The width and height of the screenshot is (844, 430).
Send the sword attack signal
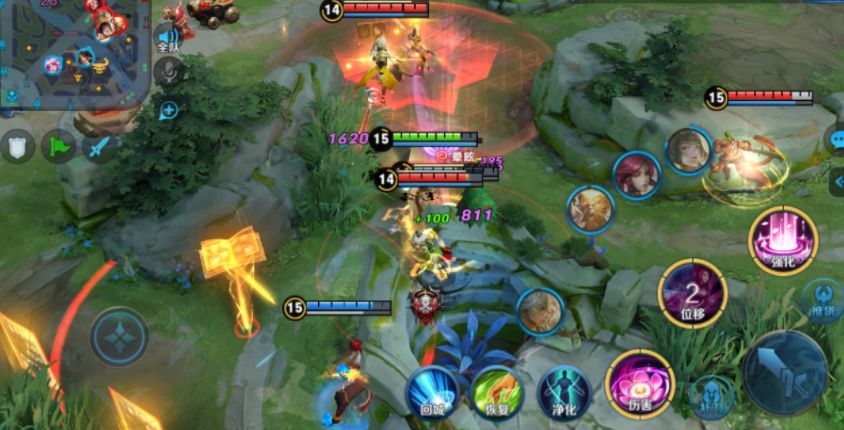click(98, 146)
